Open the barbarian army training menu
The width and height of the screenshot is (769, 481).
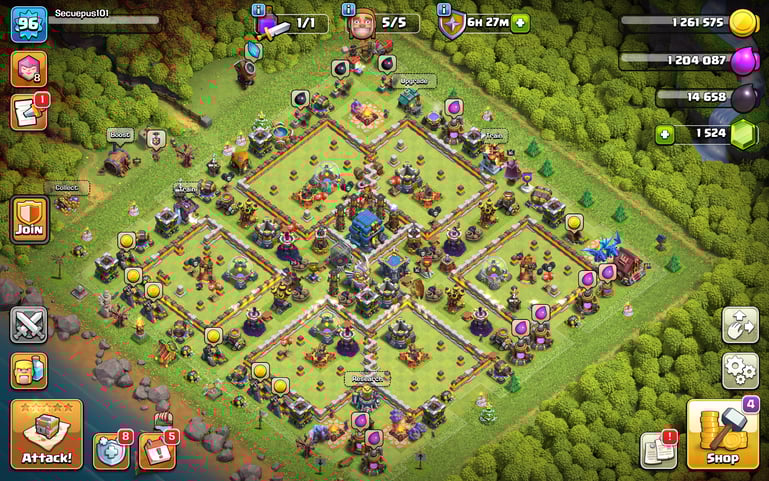tap(29, 370)
